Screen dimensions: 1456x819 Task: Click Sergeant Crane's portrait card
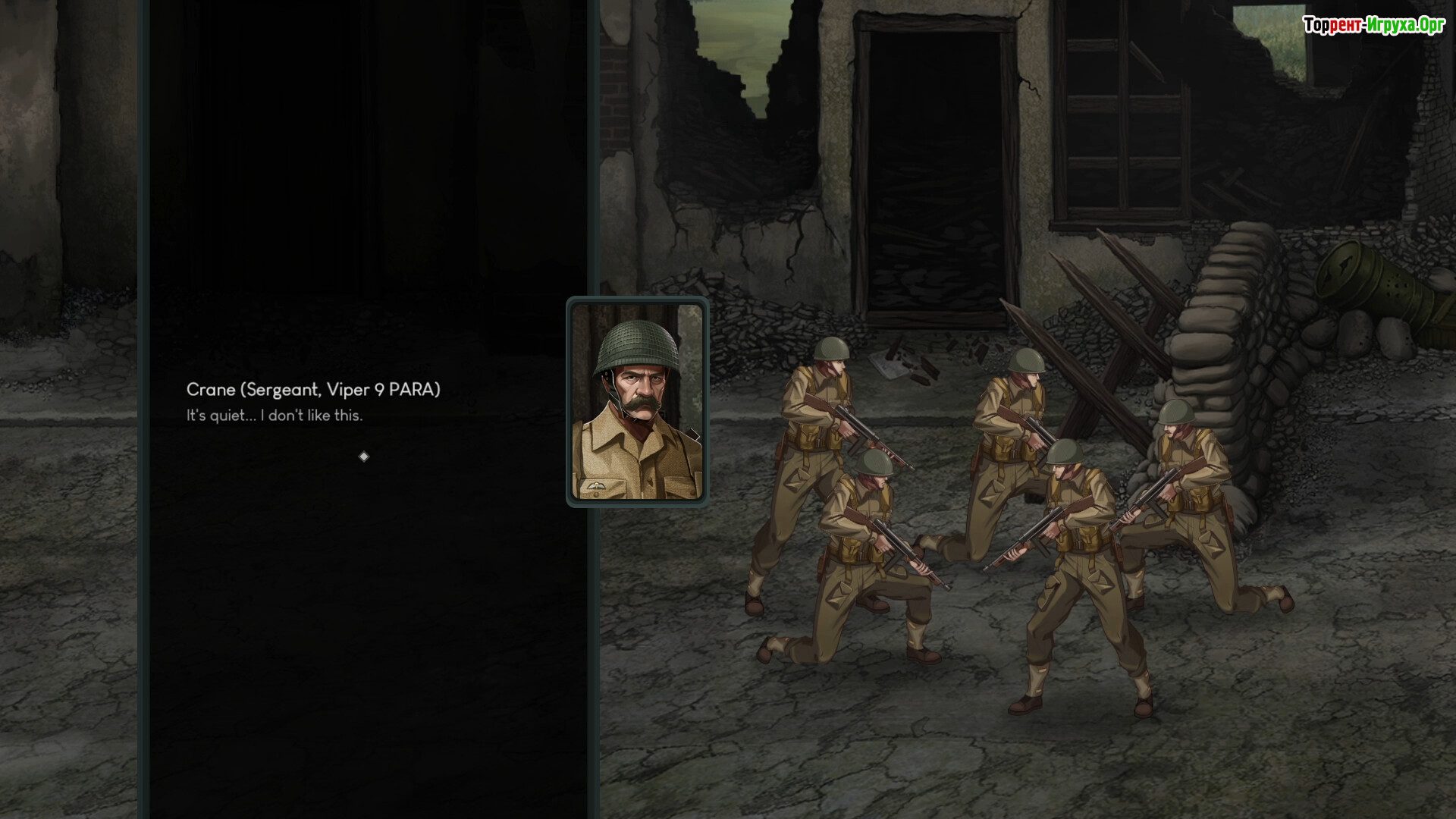pos(637,402)
